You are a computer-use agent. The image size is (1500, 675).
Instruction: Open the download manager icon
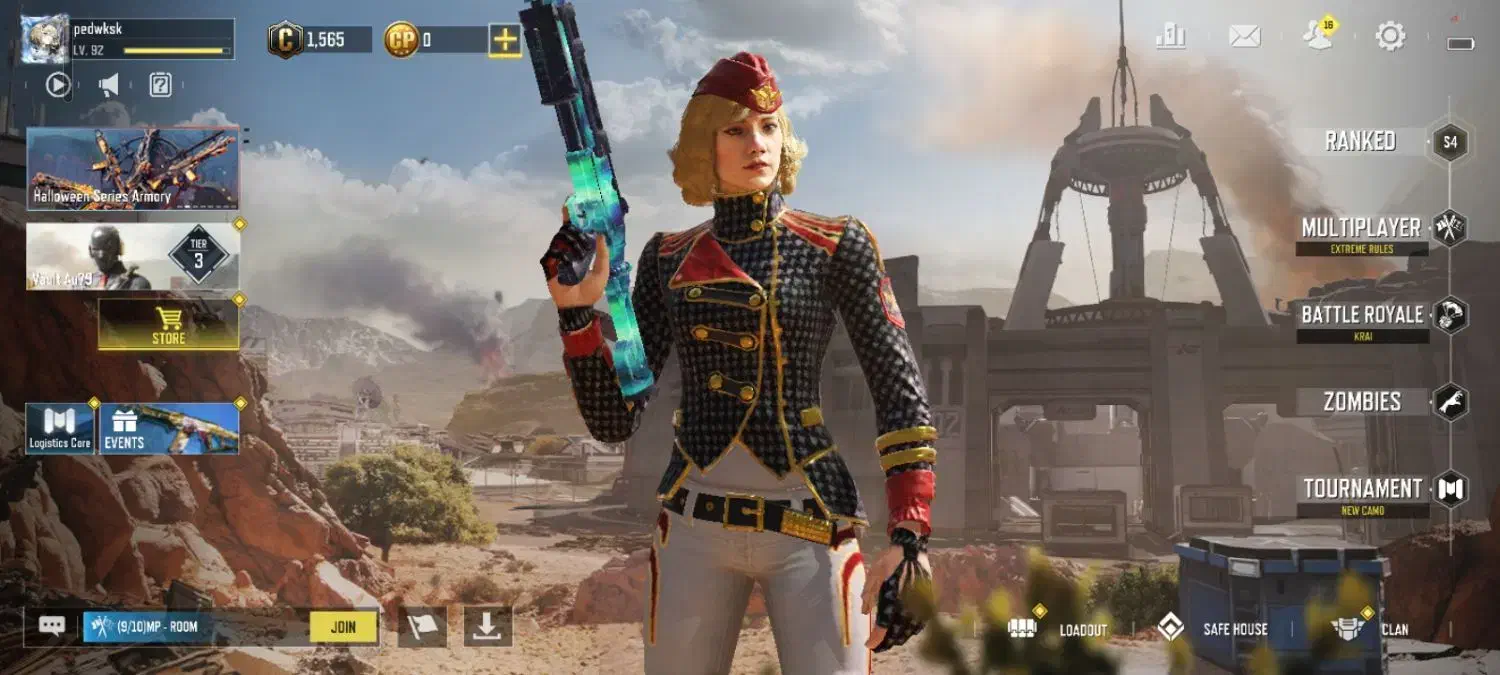(487, 627)
